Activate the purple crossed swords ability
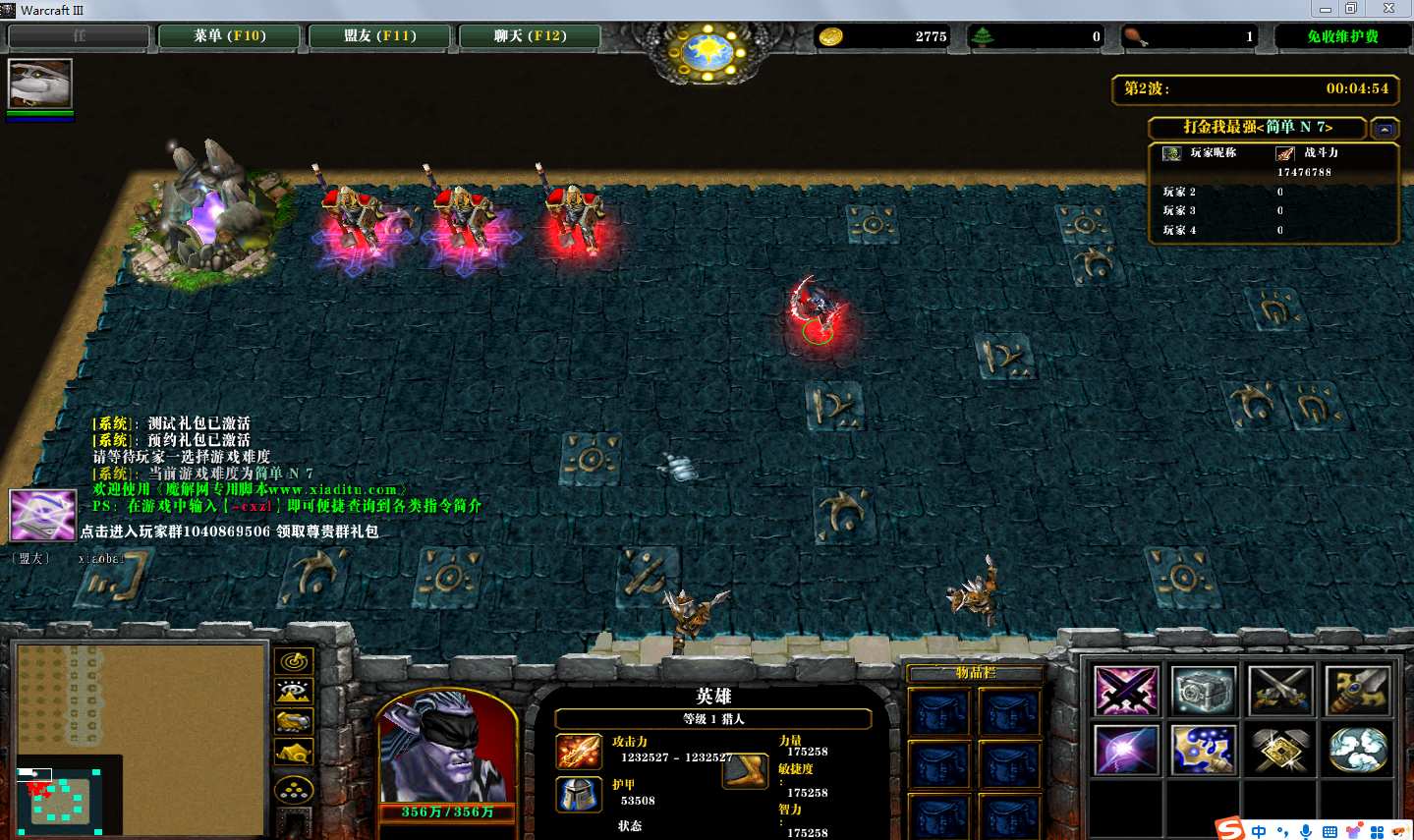The width and height of the screenshot is (1414, 840). click(1126, 691)
